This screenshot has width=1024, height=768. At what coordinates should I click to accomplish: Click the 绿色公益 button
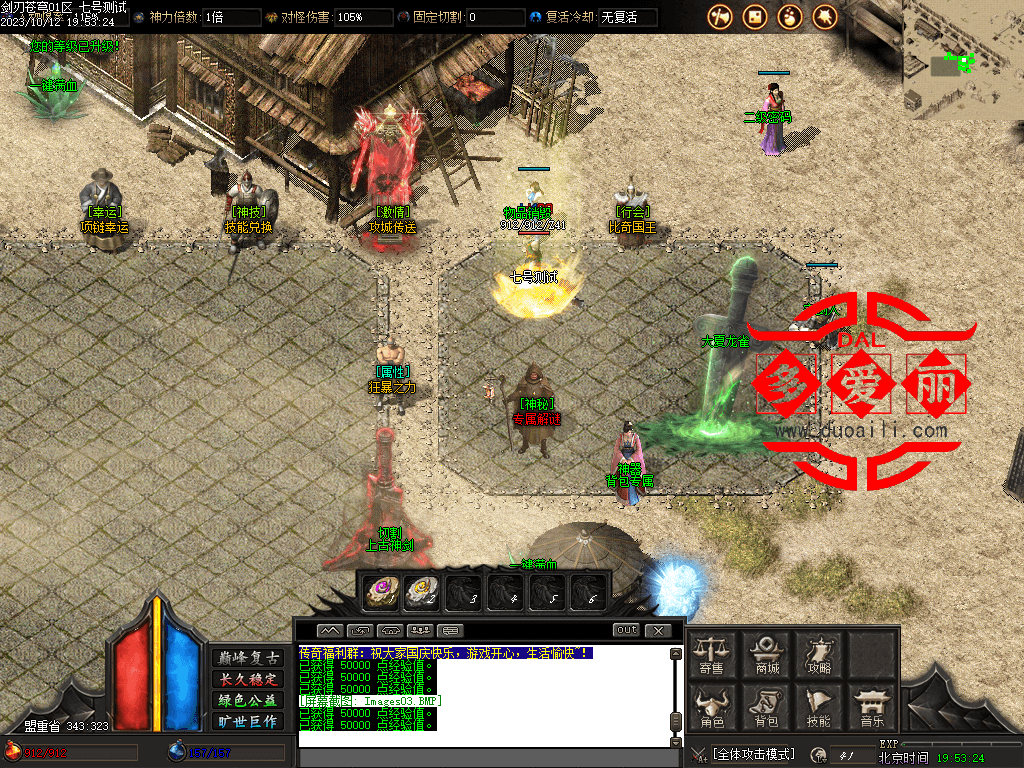(x=249, y=700)
